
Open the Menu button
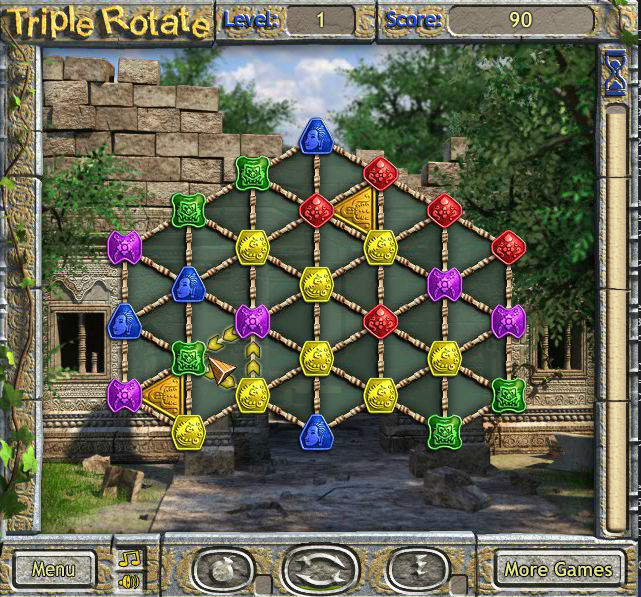click(x=54, y=569)
